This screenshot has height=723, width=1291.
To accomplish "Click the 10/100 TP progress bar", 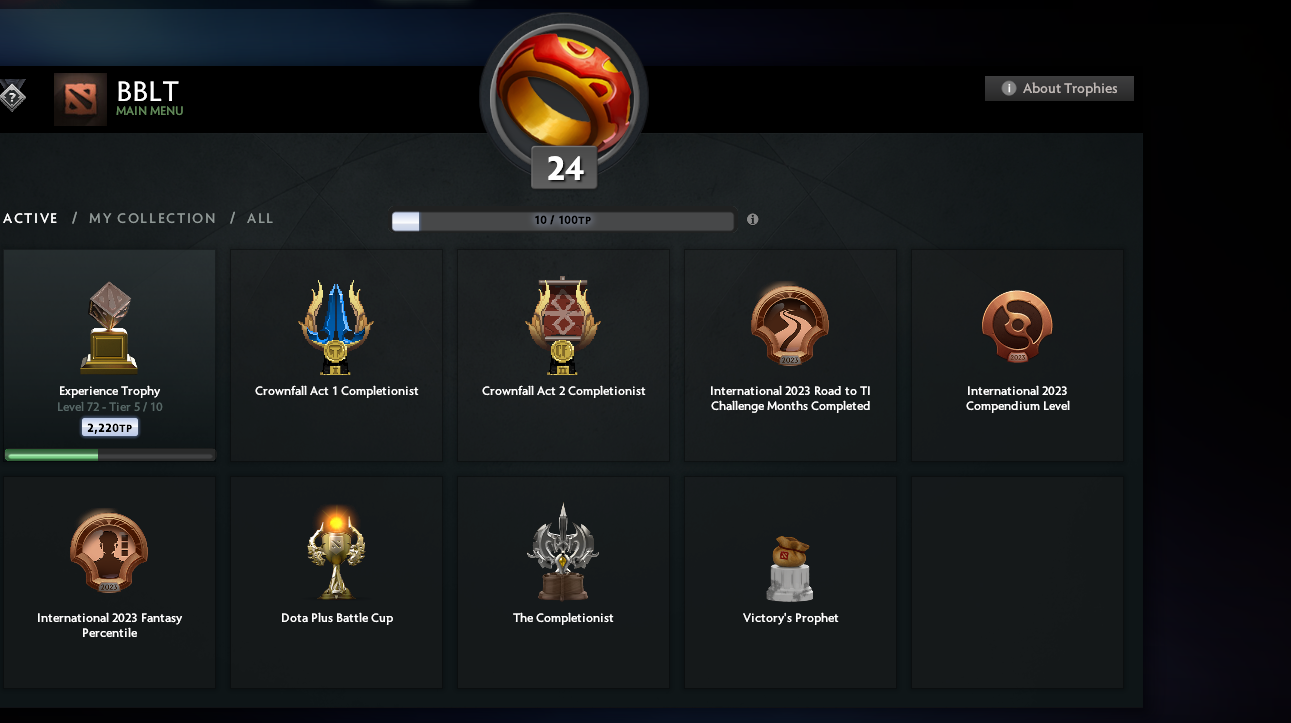I will click(x=562, y=220).
